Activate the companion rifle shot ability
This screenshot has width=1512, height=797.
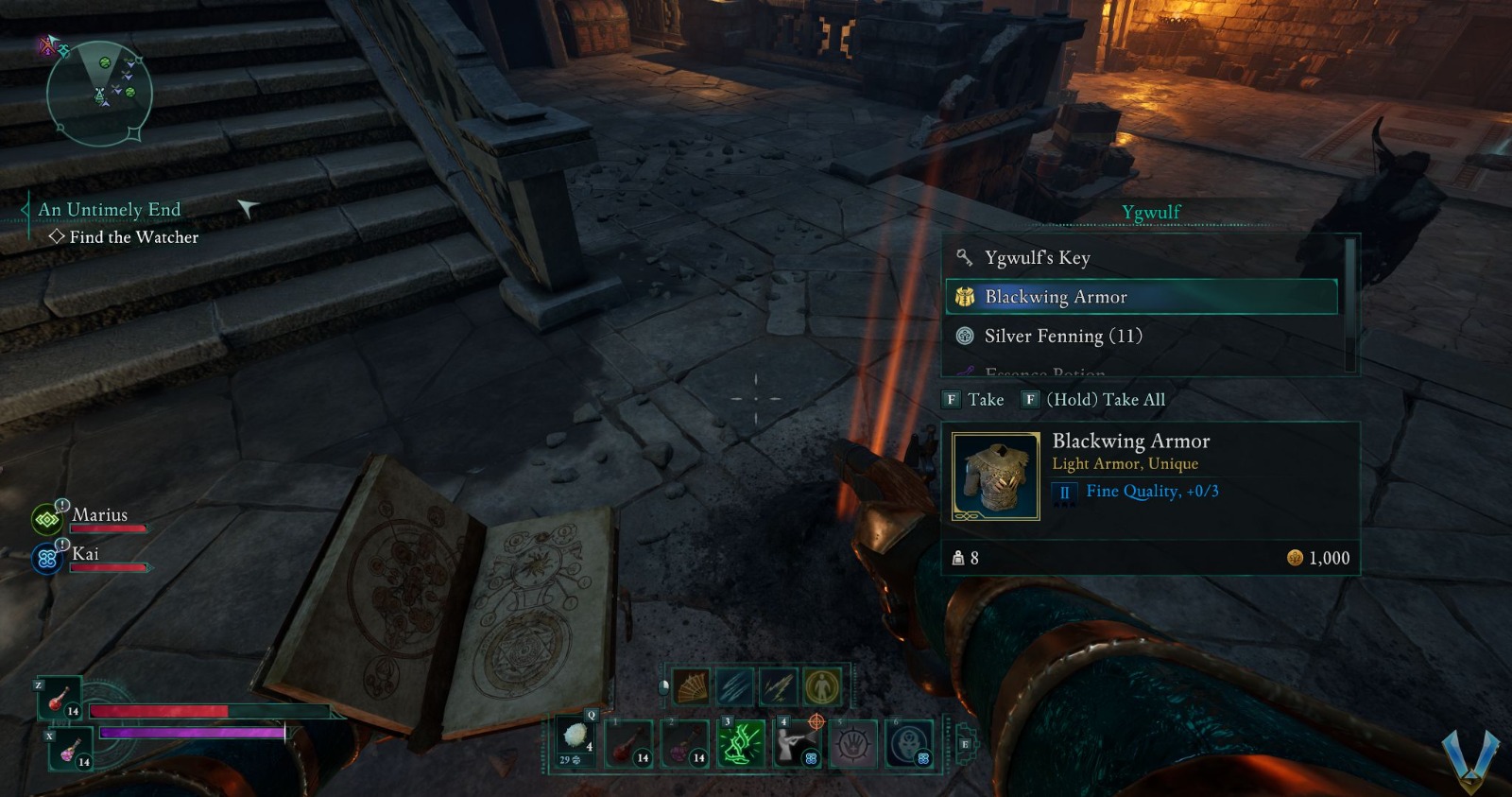tap(796, 743)
